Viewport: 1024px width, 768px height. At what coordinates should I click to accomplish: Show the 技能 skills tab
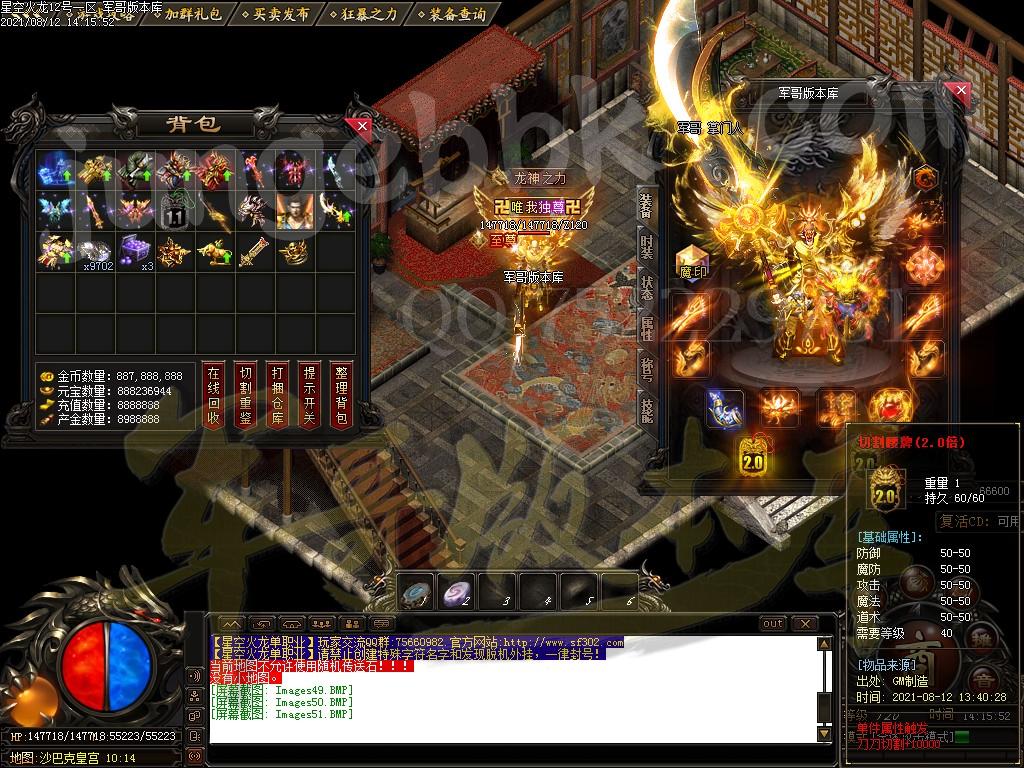[647, 410]
